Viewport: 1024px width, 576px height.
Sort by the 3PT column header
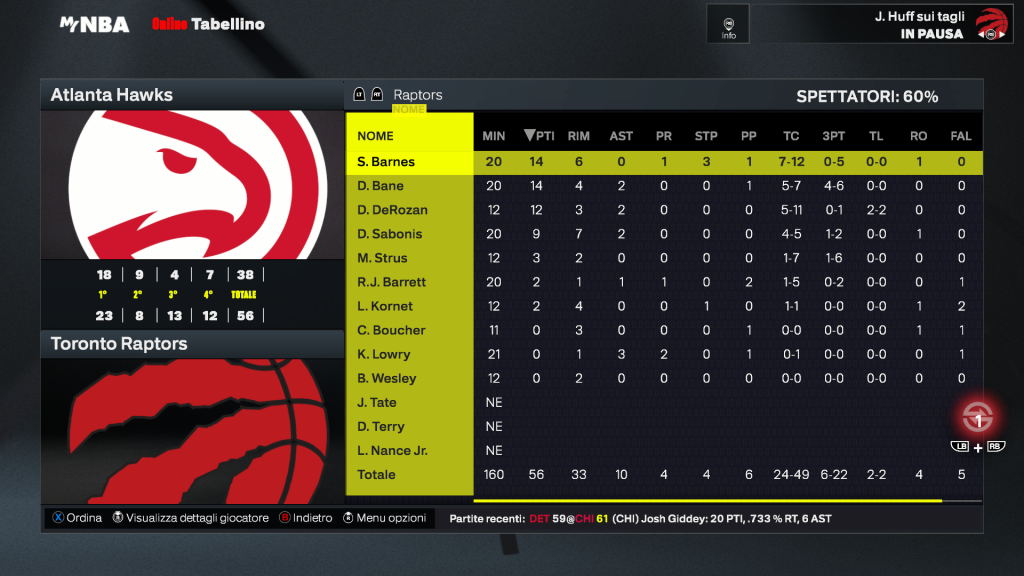[x=833, y=136]
